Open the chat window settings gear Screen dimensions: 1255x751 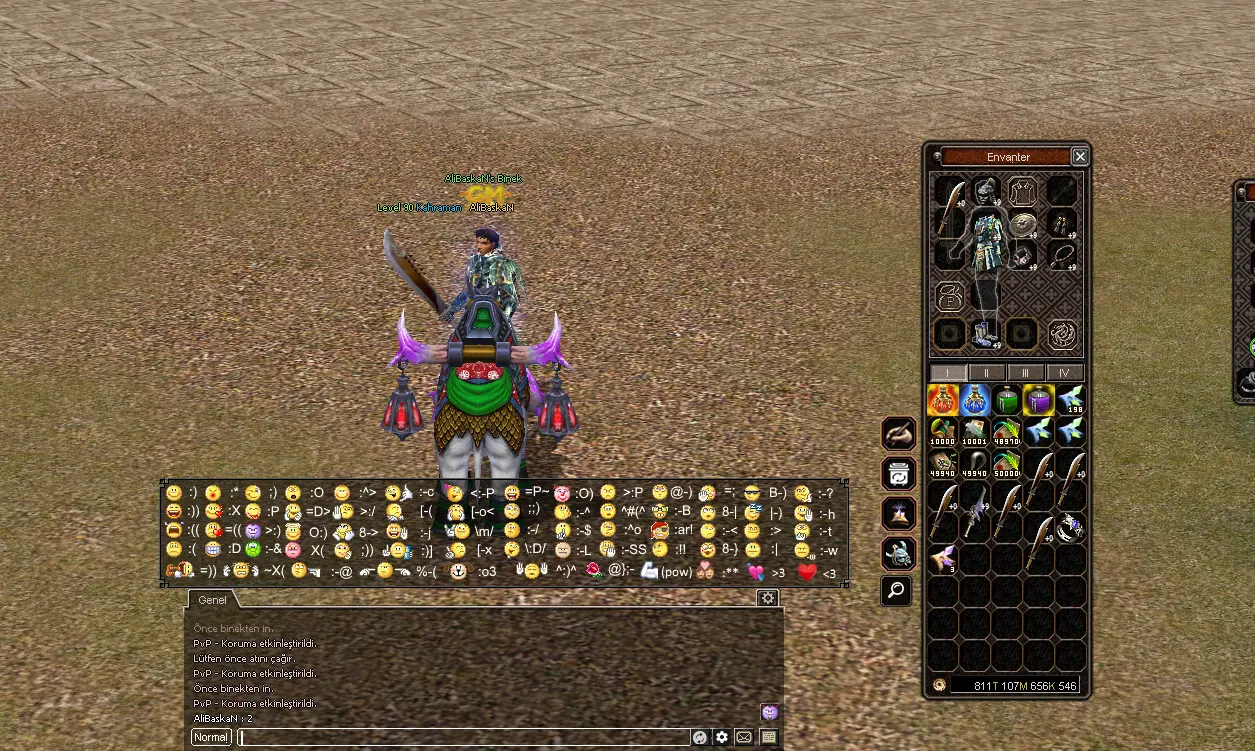click(x=767, y=598)
